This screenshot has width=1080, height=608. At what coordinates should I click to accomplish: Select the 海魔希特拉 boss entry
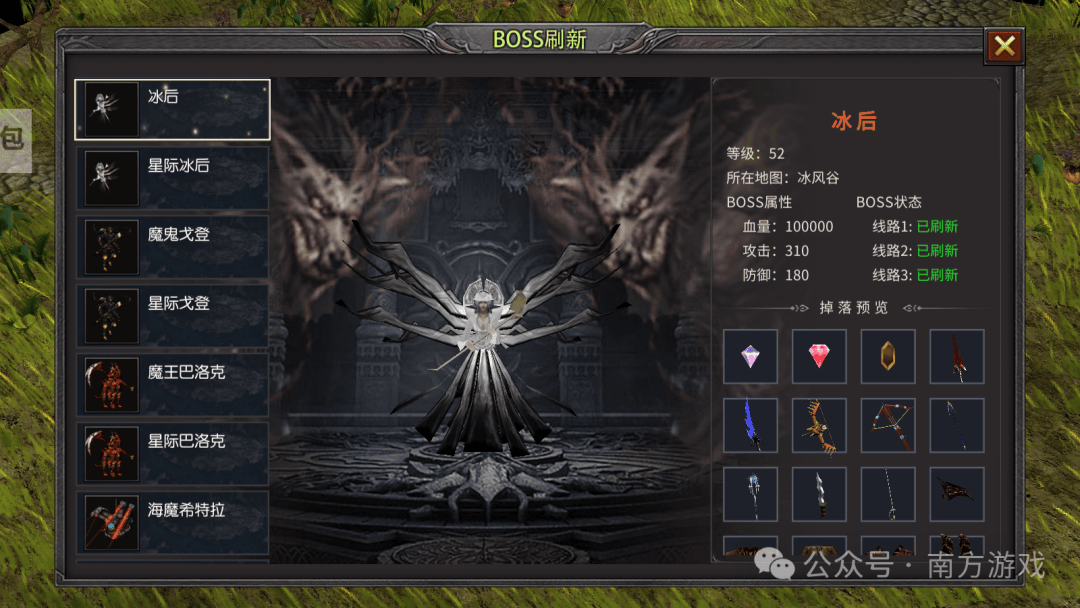point(172,521)
